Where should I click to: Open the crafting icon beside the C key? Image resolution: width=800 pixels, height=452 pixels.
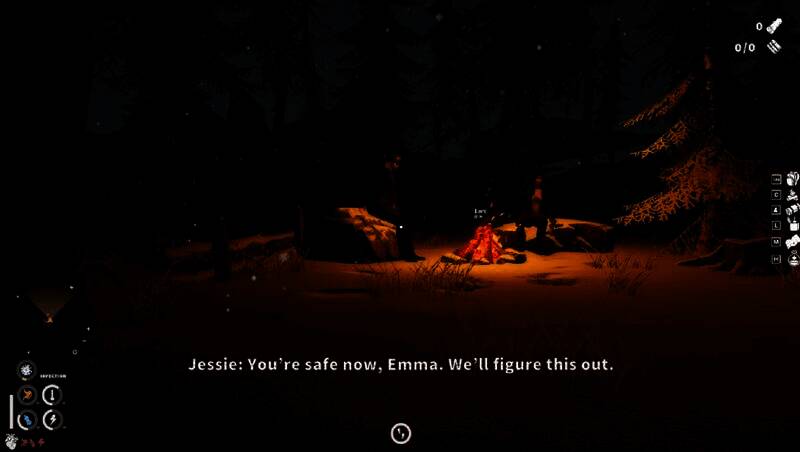(792, 195)
